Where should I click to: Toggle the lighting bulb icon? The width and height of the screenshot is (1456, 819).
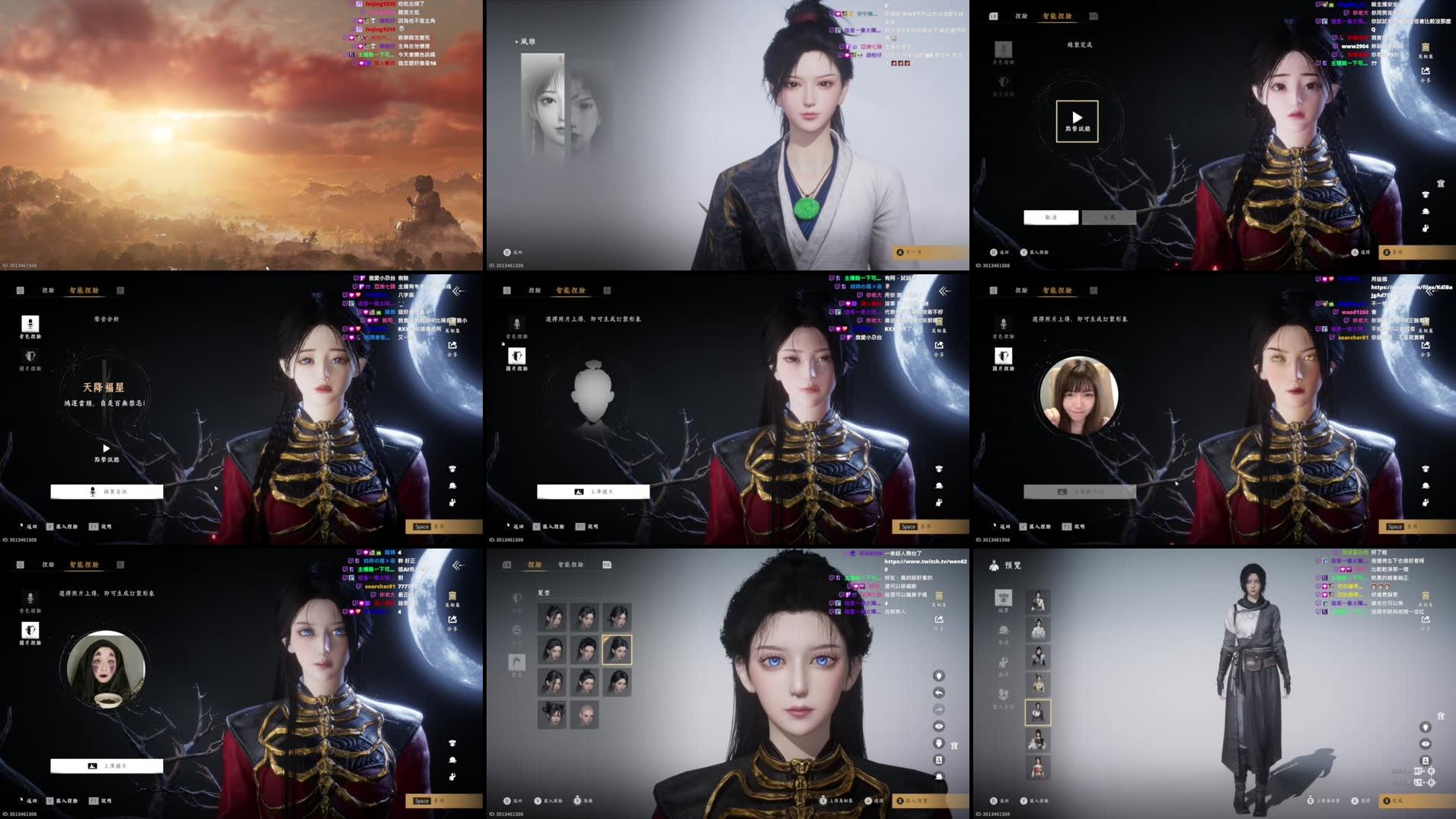coord(938,676)
